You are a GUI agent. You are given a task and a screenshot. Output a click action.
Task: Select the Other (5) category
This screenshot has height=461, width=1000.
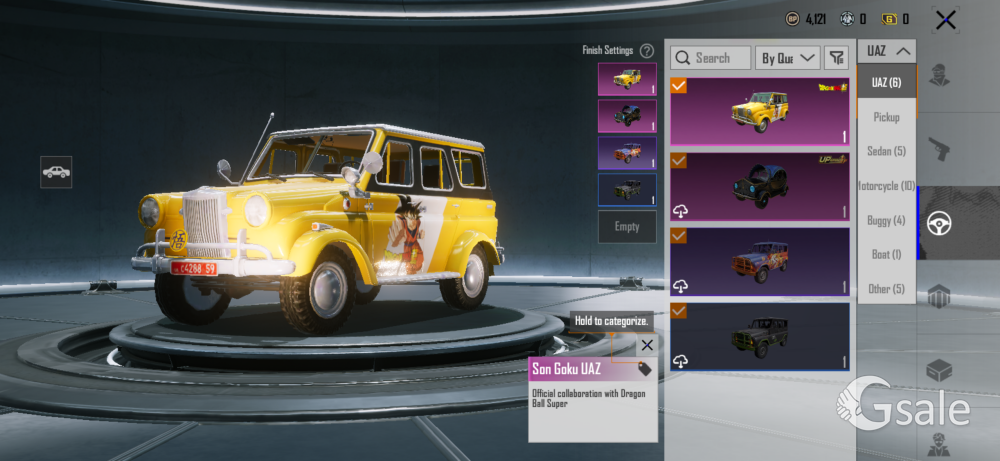click(x=886, y=289)
